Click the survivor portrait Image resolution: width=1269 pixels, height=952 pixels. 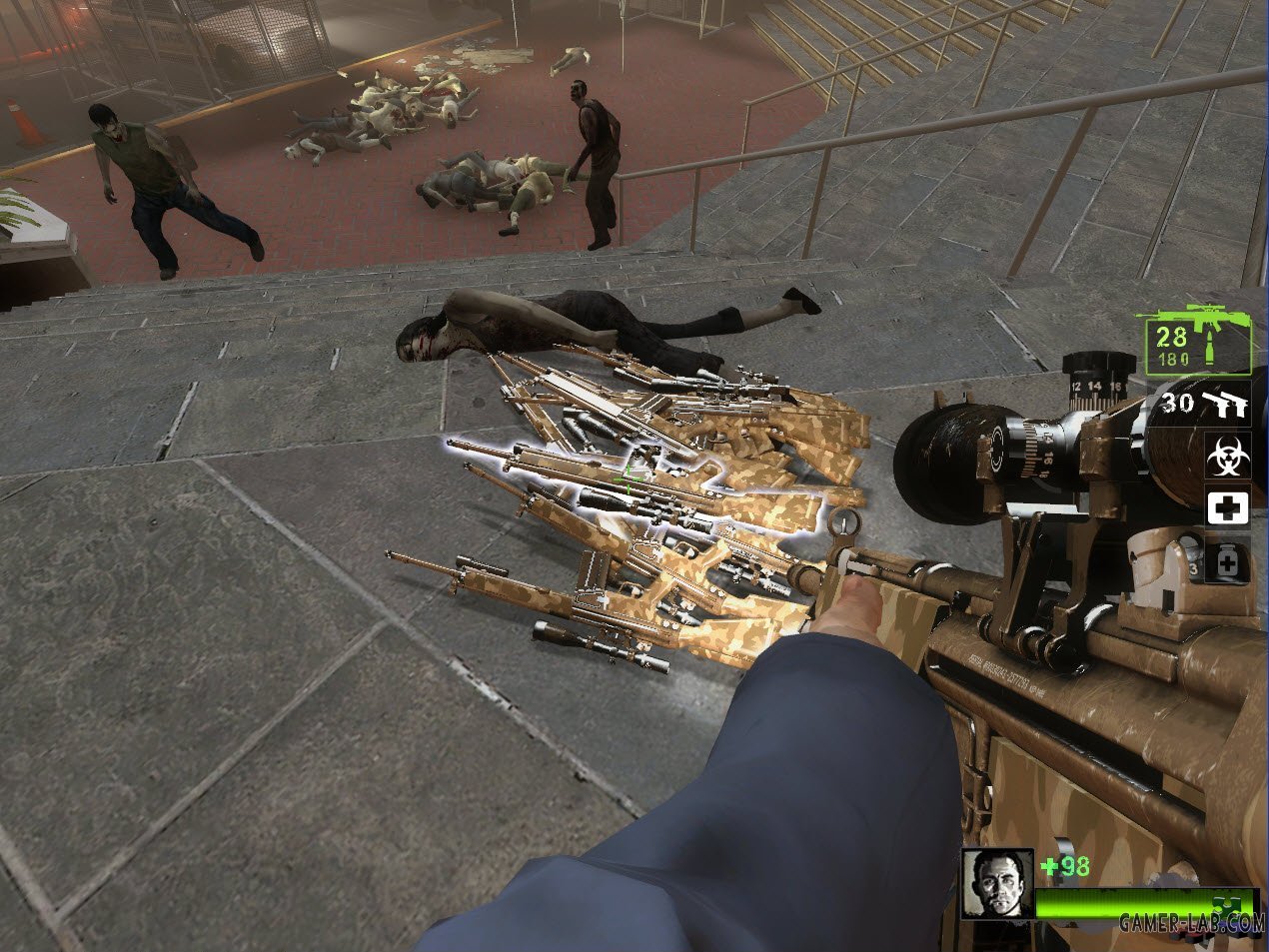(x=997, y=885)
